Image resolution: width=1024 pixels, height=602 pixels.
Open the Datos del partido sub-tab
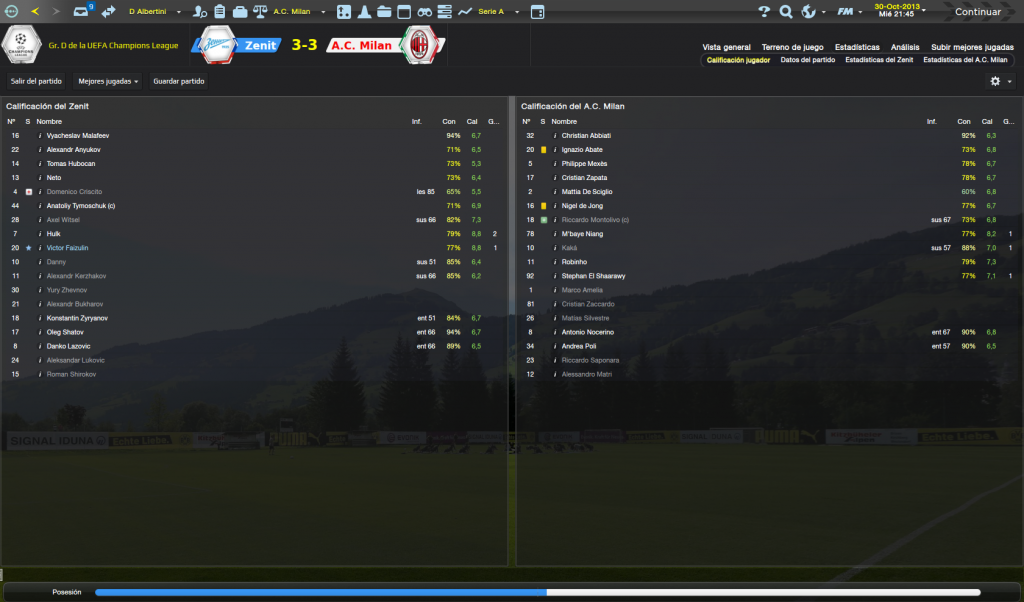(807, 60)
